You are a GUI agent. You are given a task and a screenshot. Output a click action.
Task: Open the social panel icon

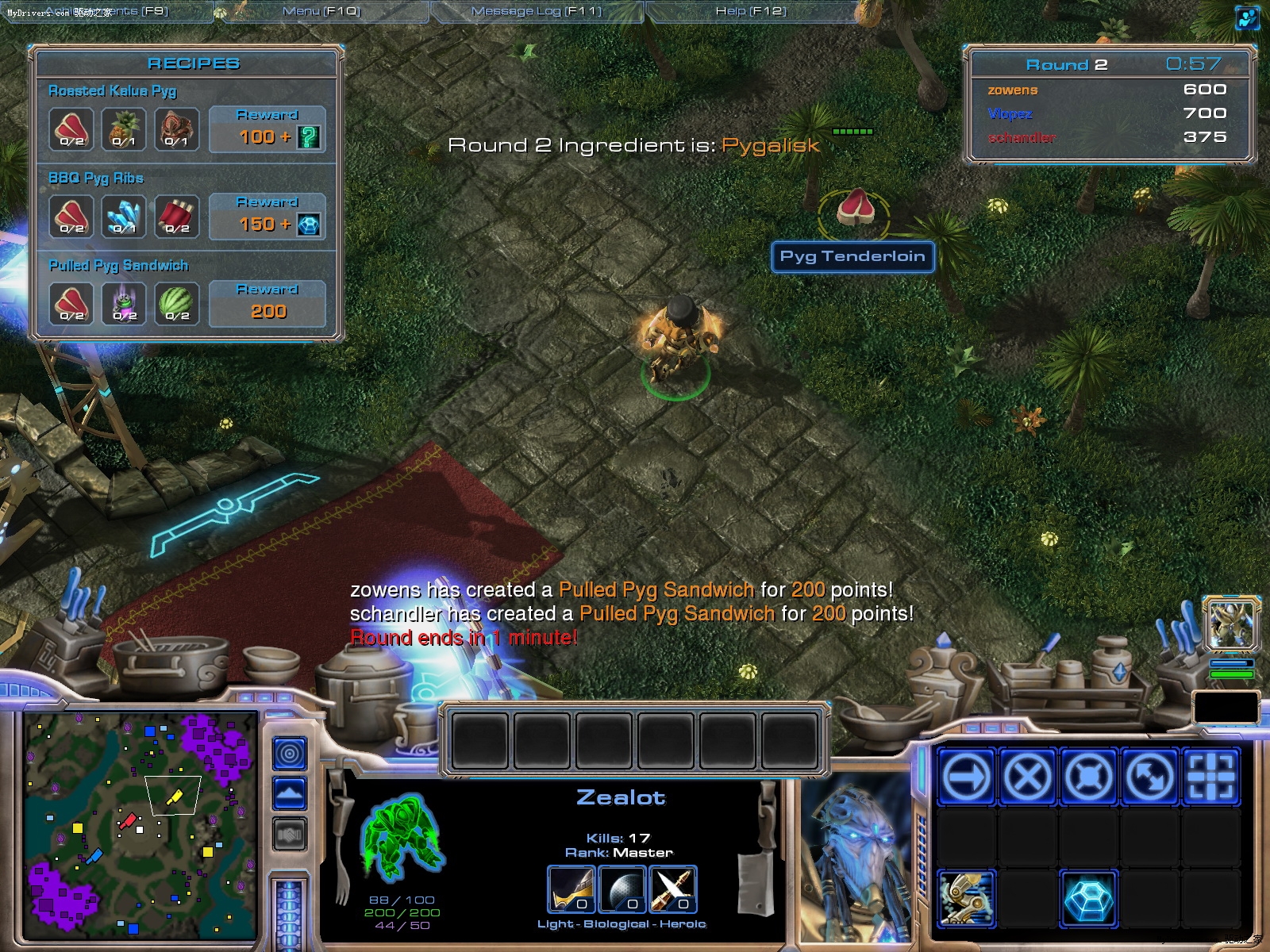pos(1248,17)
